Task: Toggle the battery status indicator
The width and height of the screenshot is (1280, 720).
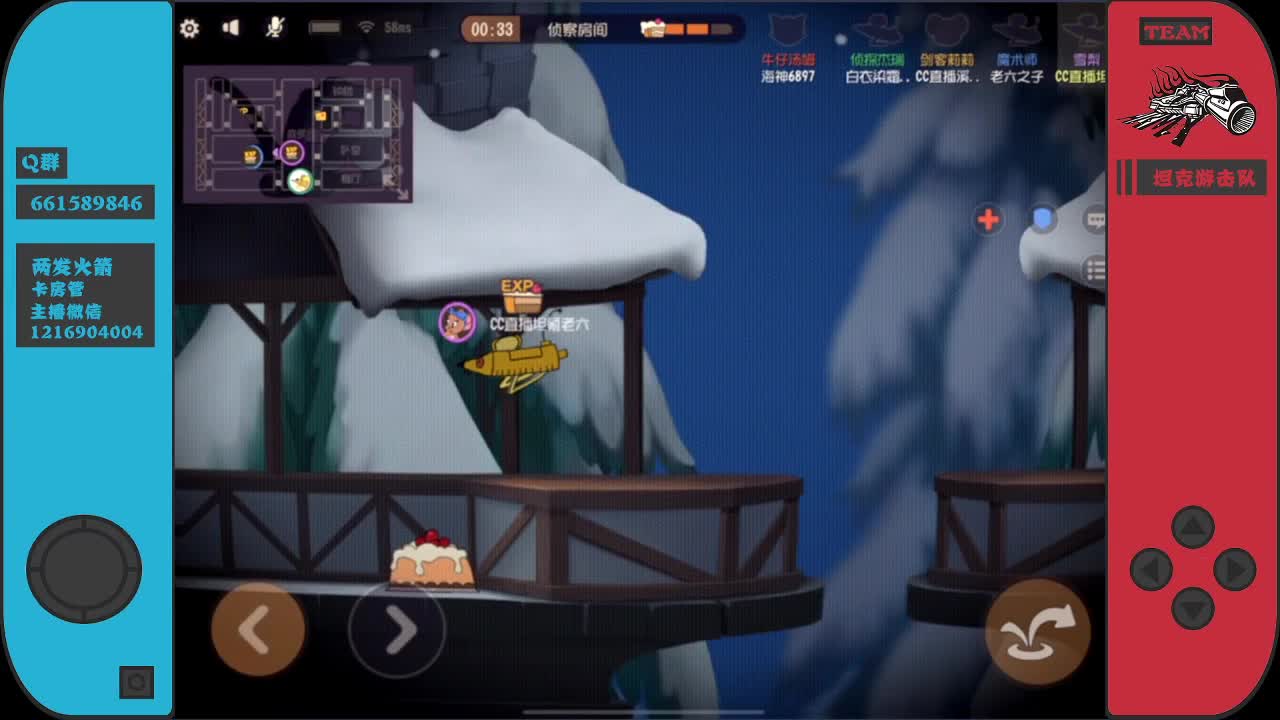Action: (325, 28)
